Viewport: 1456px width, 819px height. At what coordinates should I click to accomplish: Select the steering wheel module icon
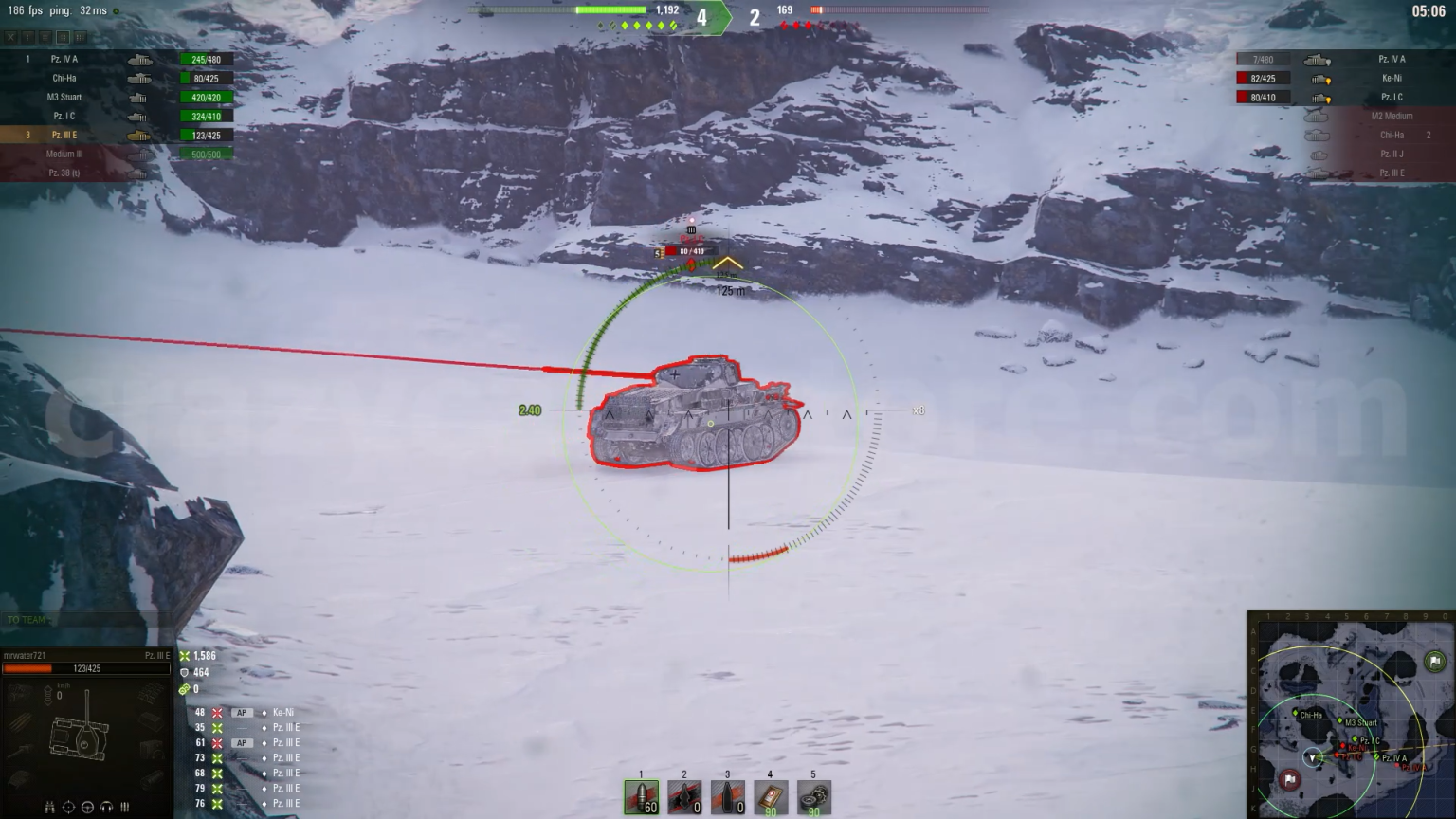tap(87, 807)
